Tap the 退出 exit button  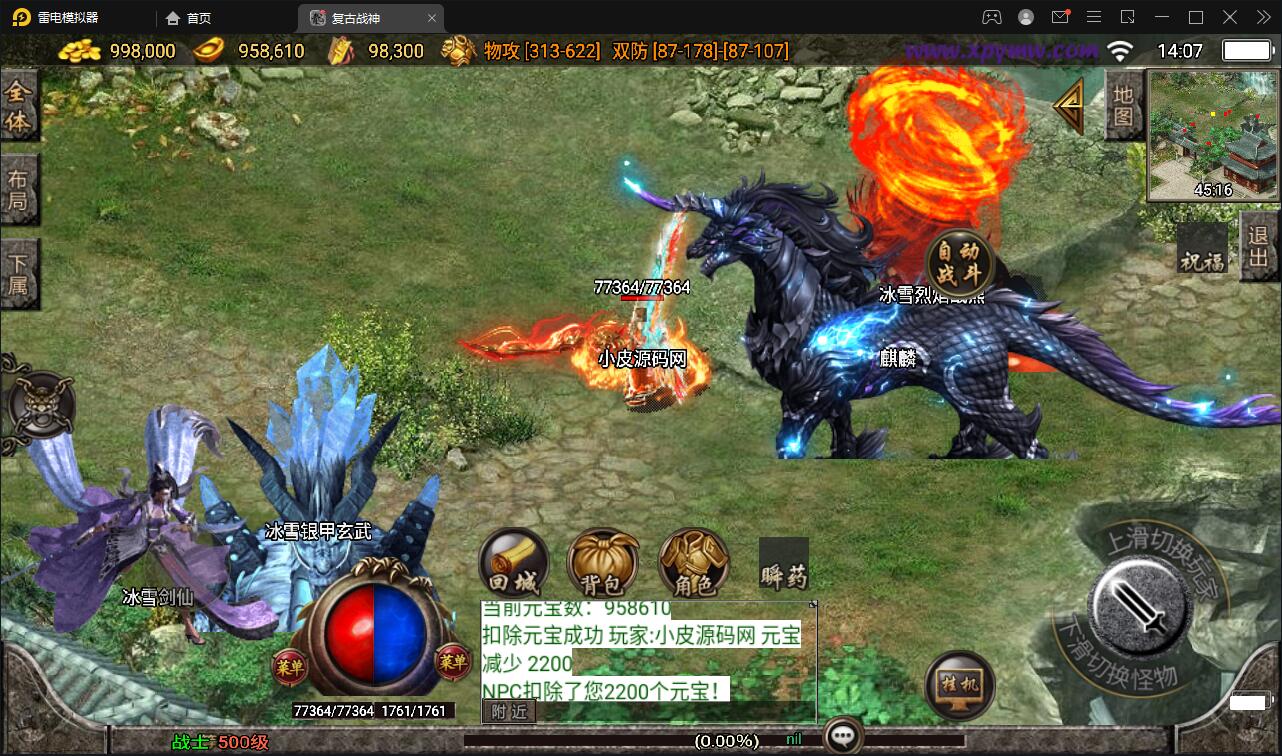[1259, 246]
